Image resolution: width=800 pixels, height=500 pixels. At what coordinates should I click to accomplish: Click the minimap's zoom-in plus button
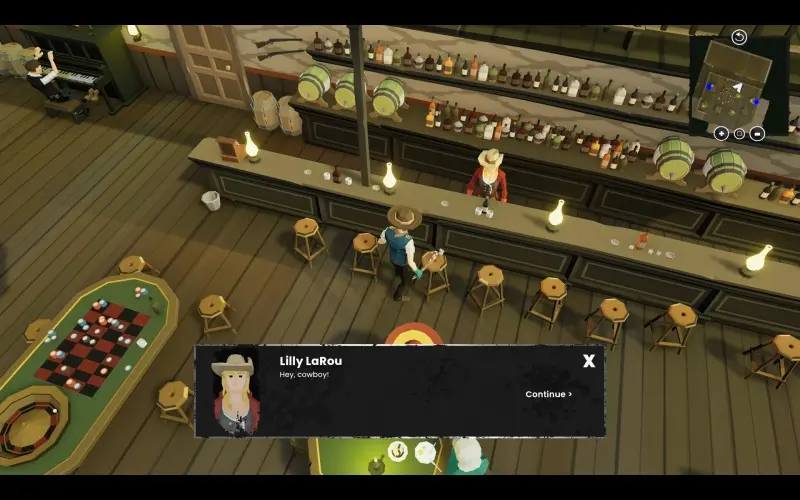pos(721,133)
